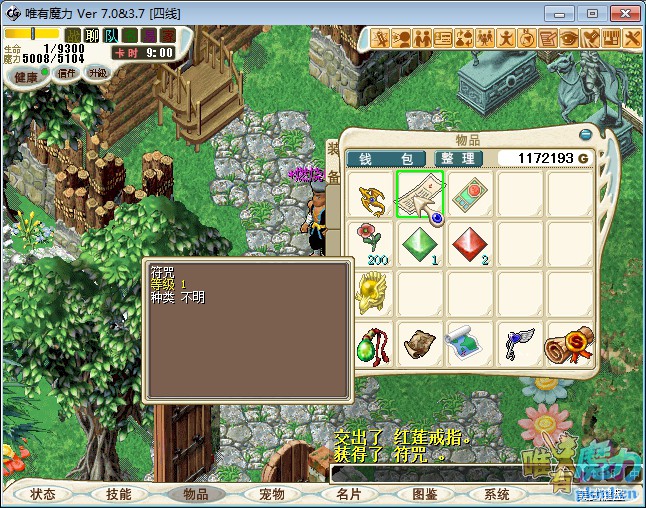Switch to the 技能 skills tab

coord(119,494)
